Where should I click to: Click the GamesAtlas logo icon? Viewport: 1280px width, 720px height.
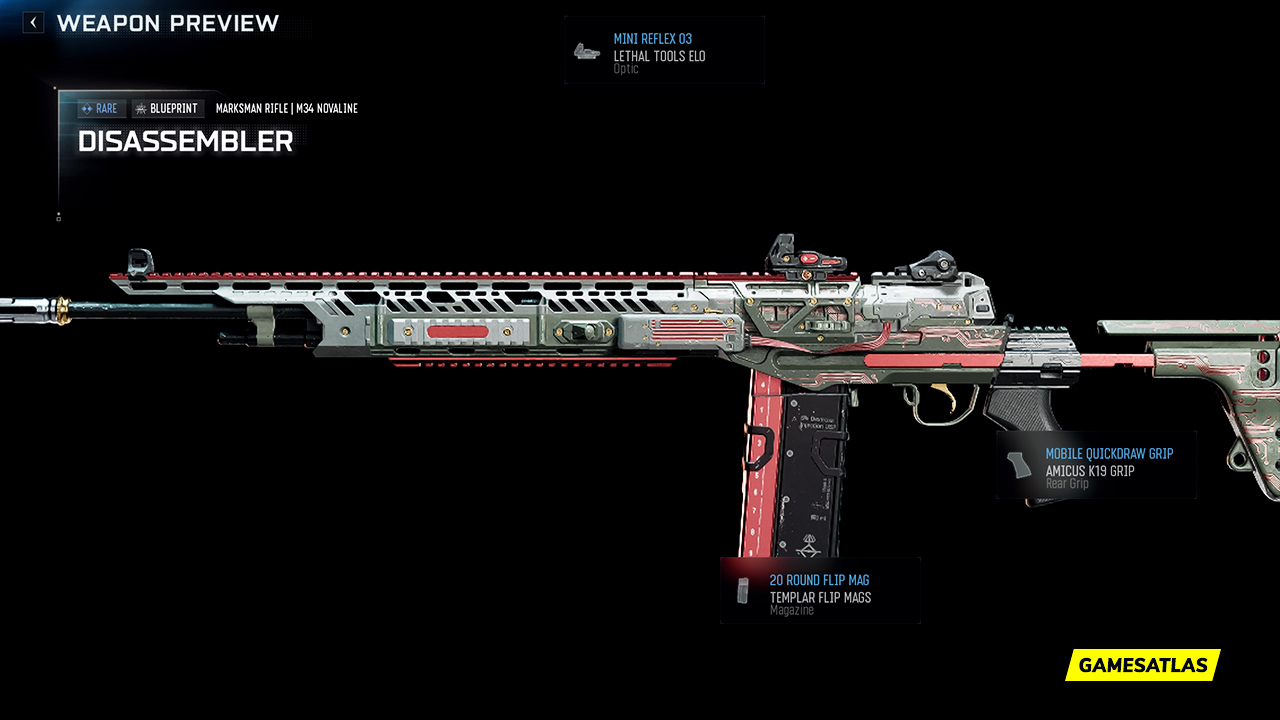pos(1141,665)
